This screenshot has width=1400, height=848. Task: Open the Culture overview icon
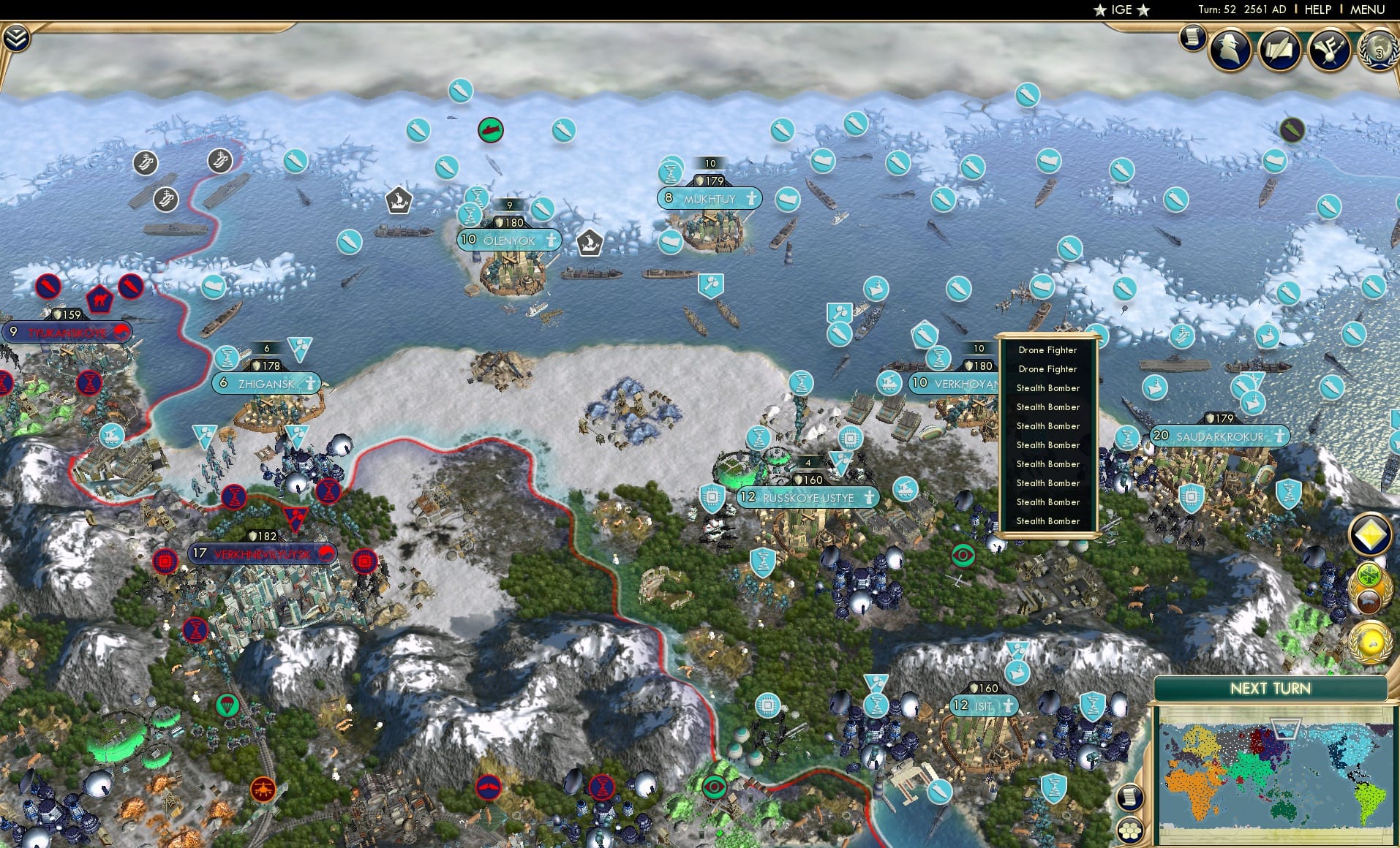coord(1328,48)
